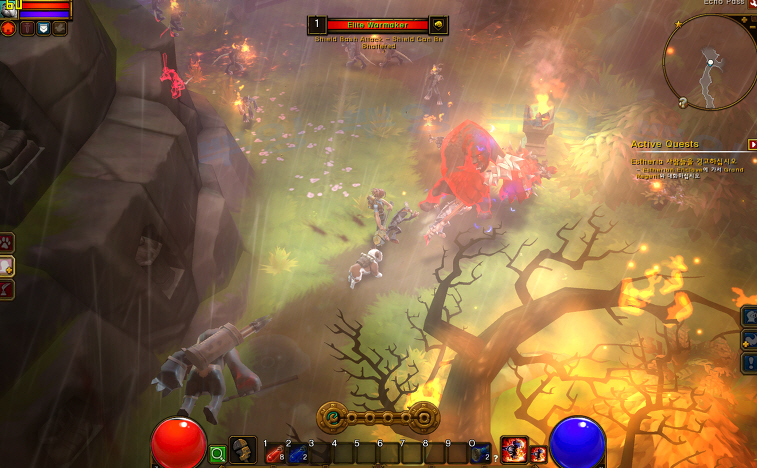Viewport: 757px width, 468px height.
Task: Click the circular minimap
Action: (710, 61)
